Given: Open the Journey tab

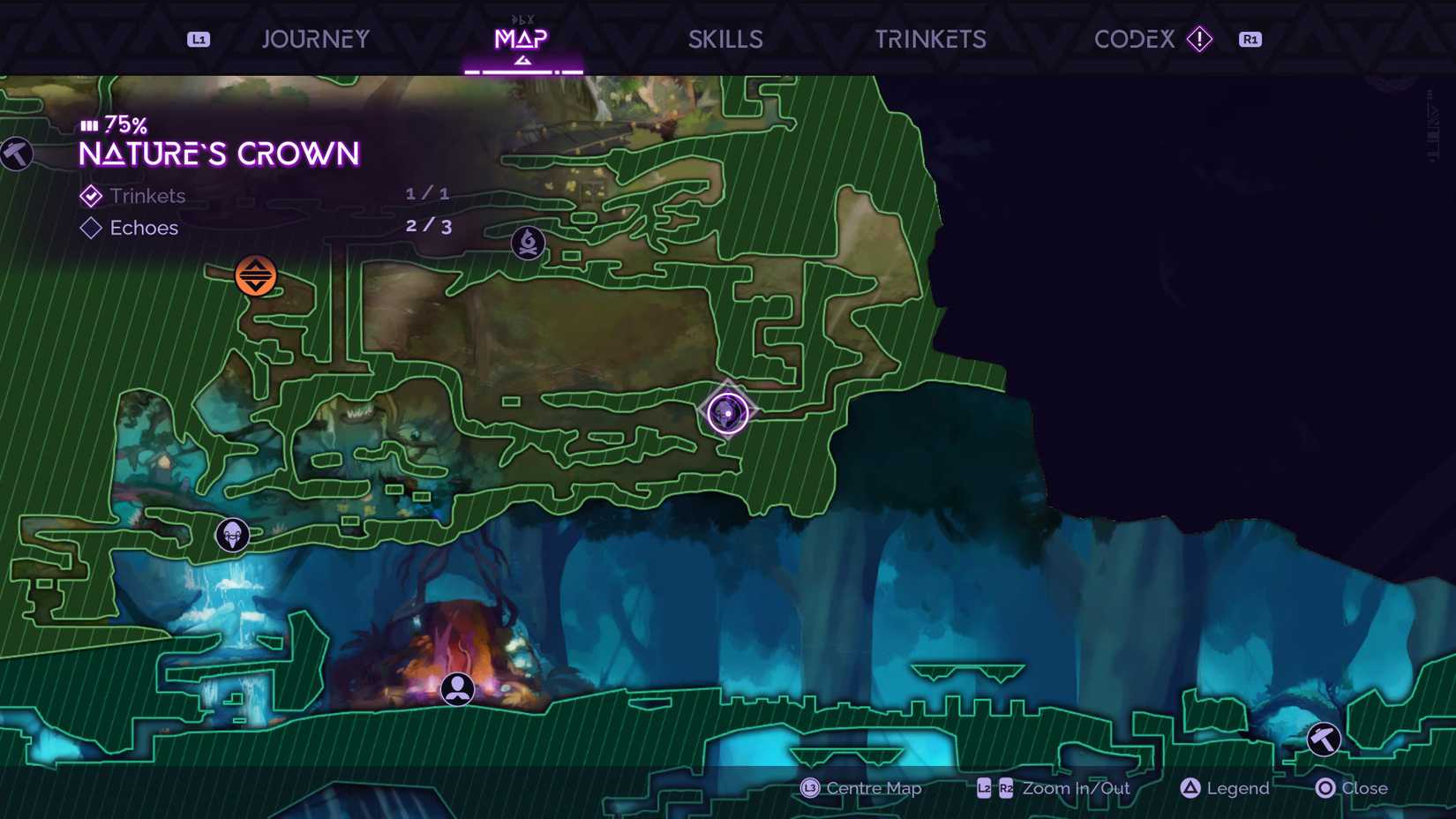Looking at the screenshot, I should point(315,39).
